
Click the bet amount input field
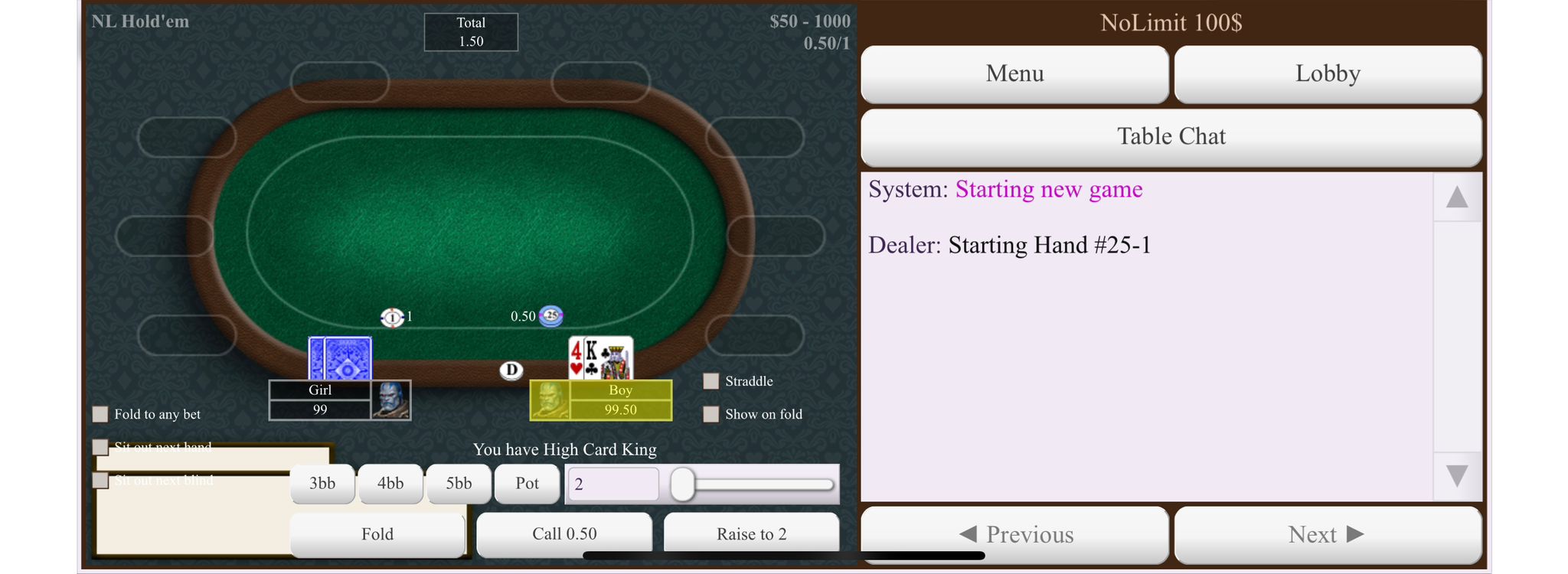(612, 484)
